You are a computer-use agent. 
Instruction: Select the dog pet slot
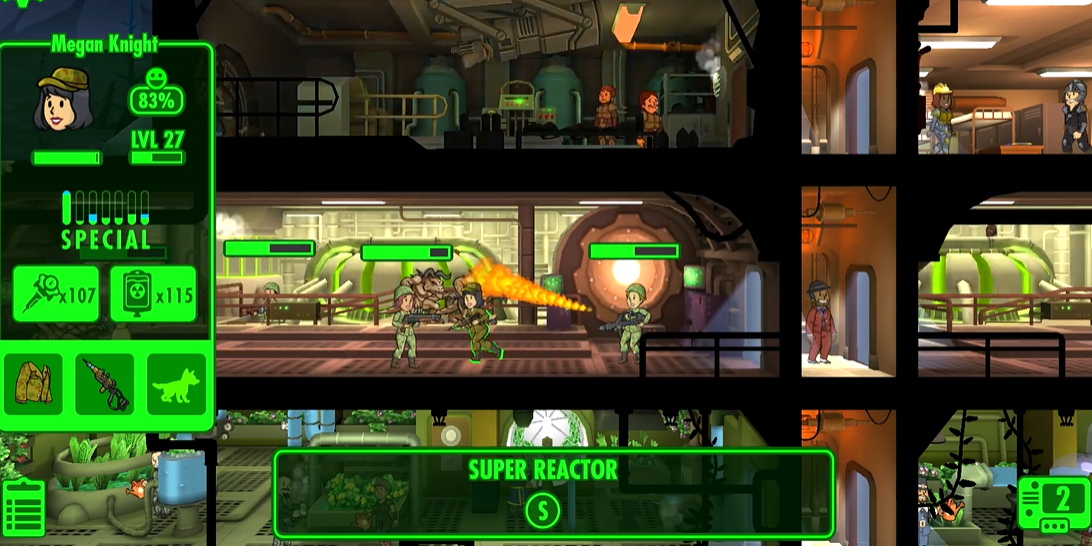[177, 384]
